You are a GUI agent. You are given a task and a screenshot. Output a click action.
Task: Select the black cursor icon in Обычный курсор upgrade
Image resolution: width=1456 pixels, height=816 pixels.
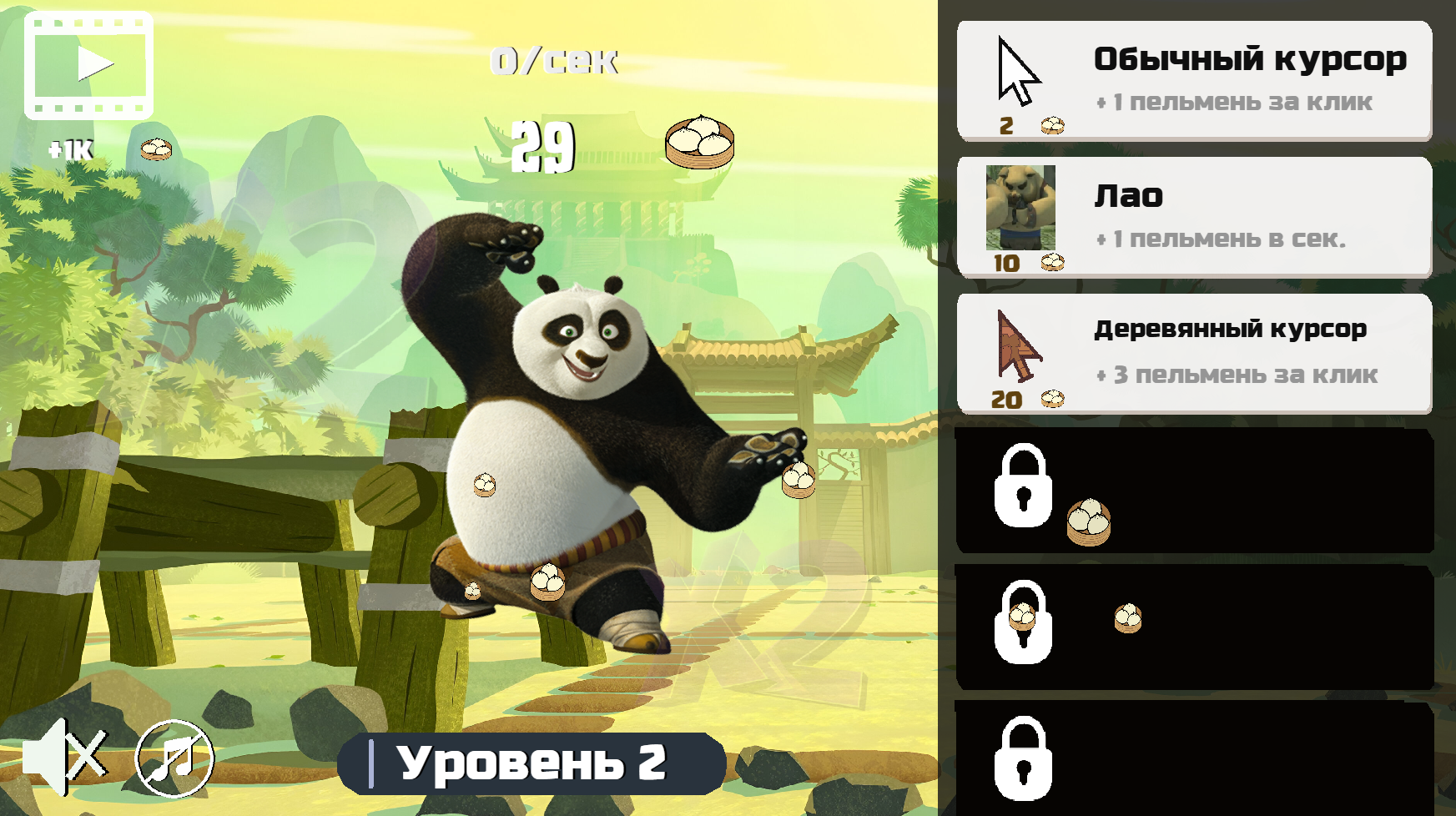(1018, 71)
